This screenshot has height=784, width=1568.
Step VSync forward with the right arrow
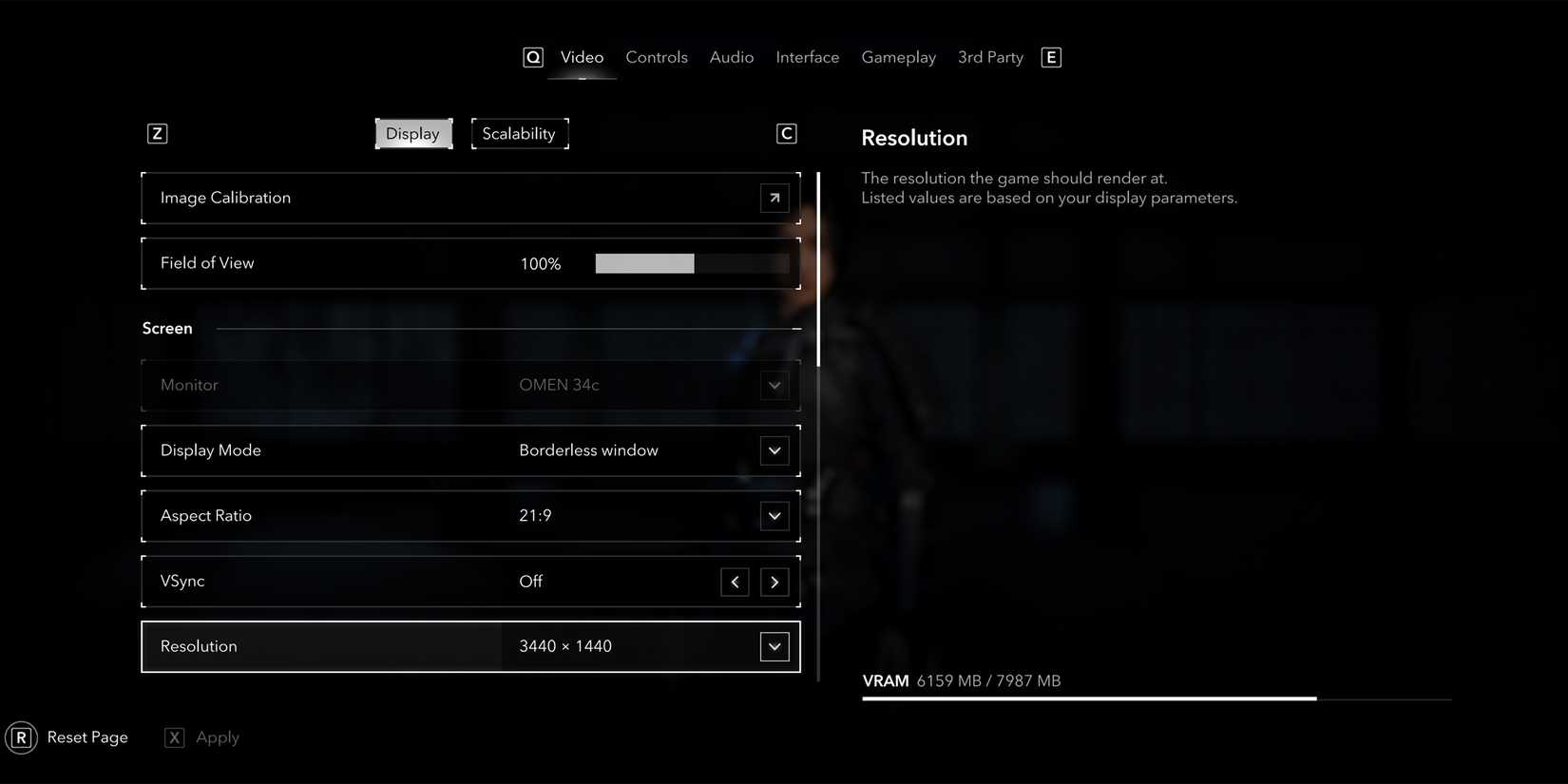coord(774,581)
